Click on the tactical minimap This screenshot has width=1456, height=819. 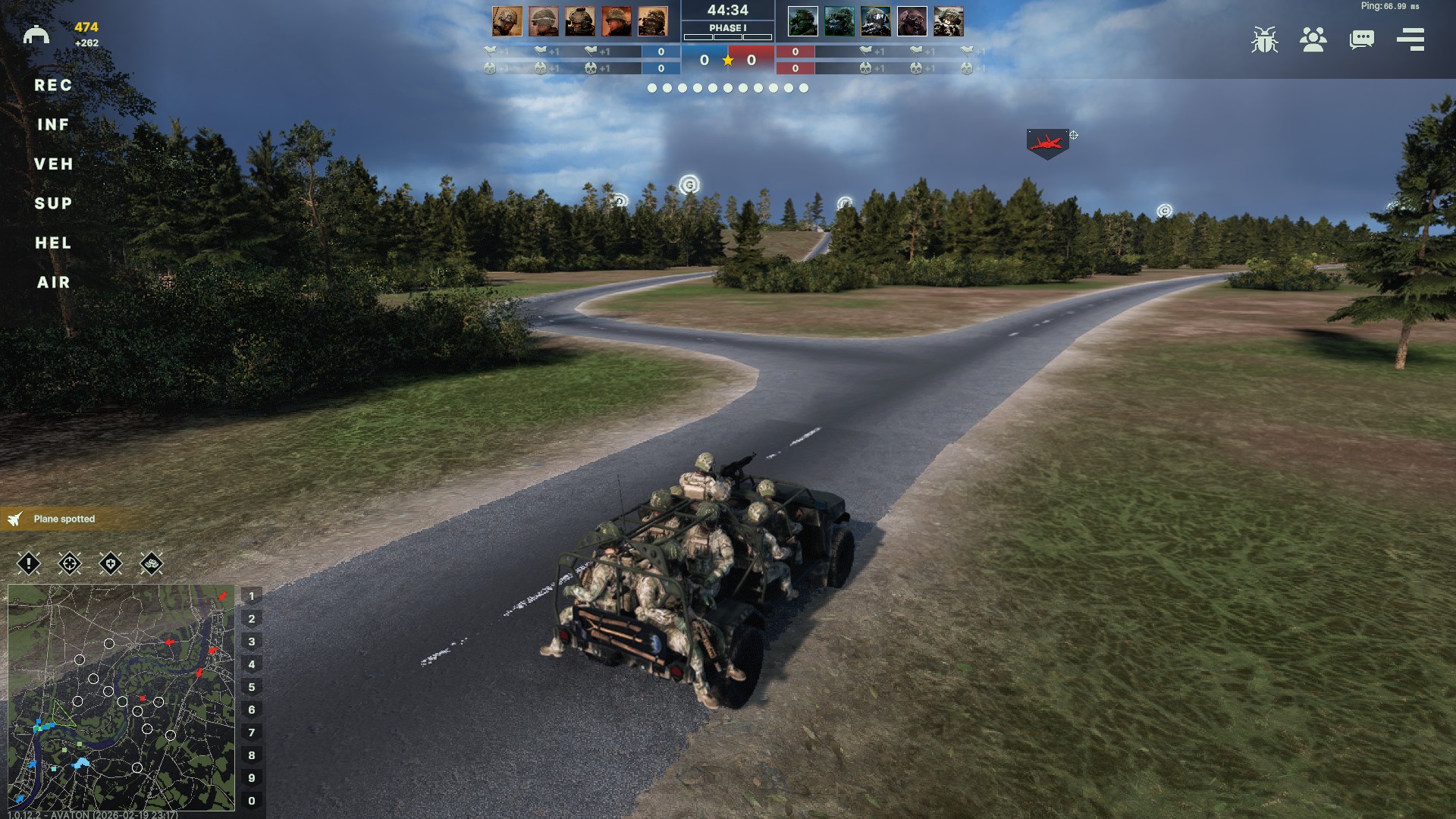tap(121, 697)
